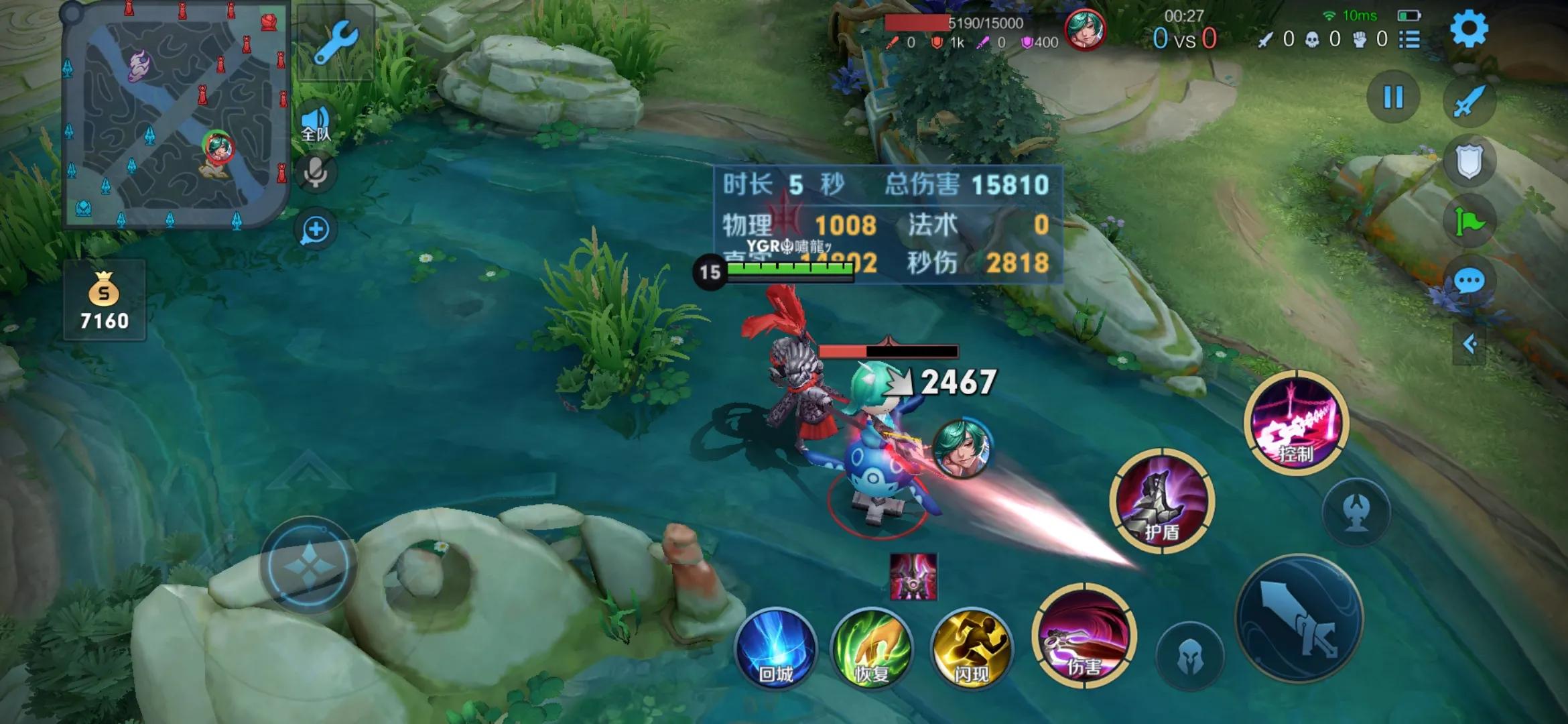Open the scoreboard list icon
Viewport: 1568px width, 724px height.
(x=1409, y=40)
